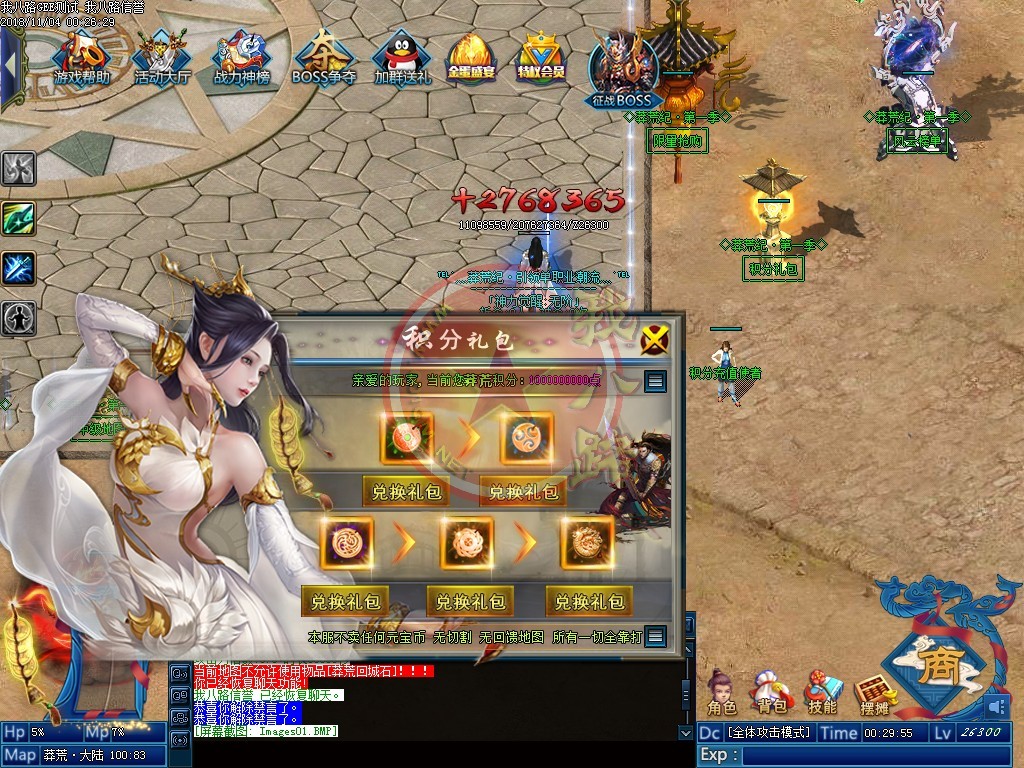Screen dimensions: 1024x768
Task: Open the 背包 backpack
Action: pyautogui.click(x=771, y=692)
